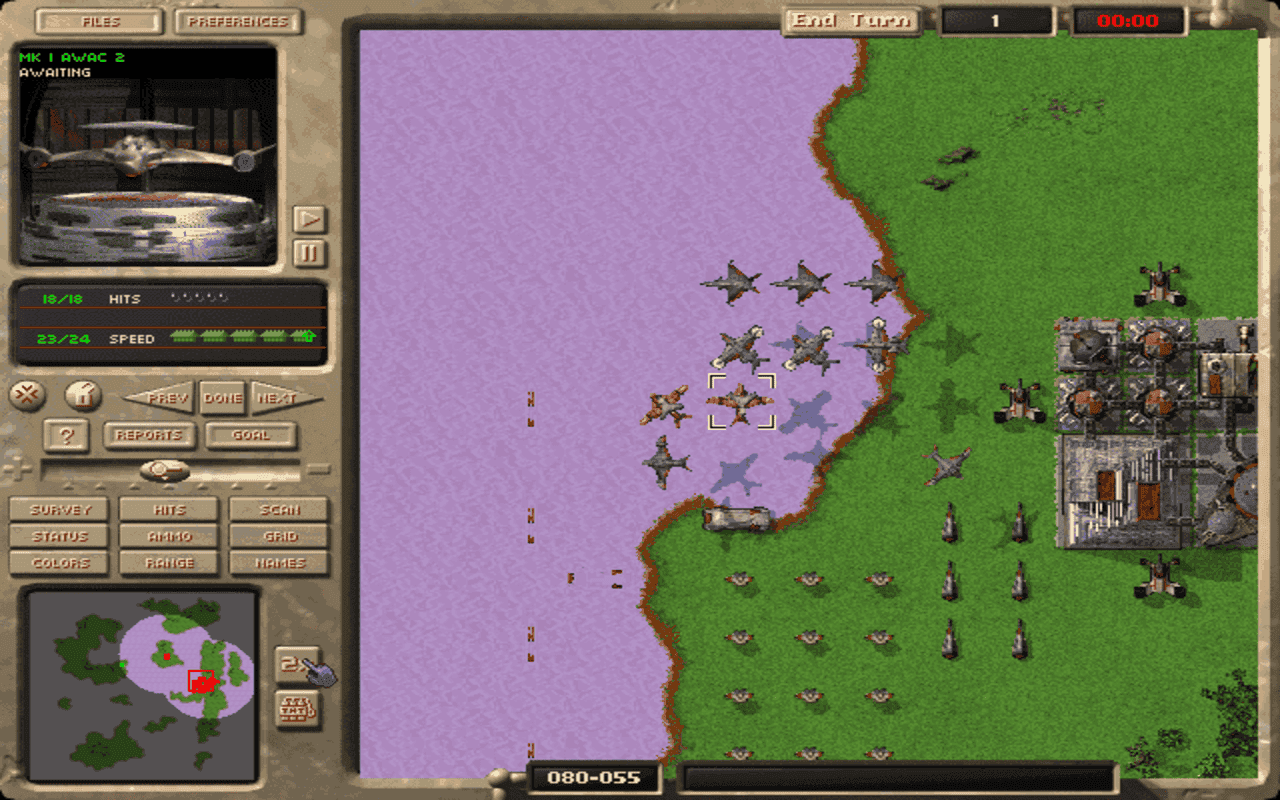Open the REPORTS screen

click(148, 436)
